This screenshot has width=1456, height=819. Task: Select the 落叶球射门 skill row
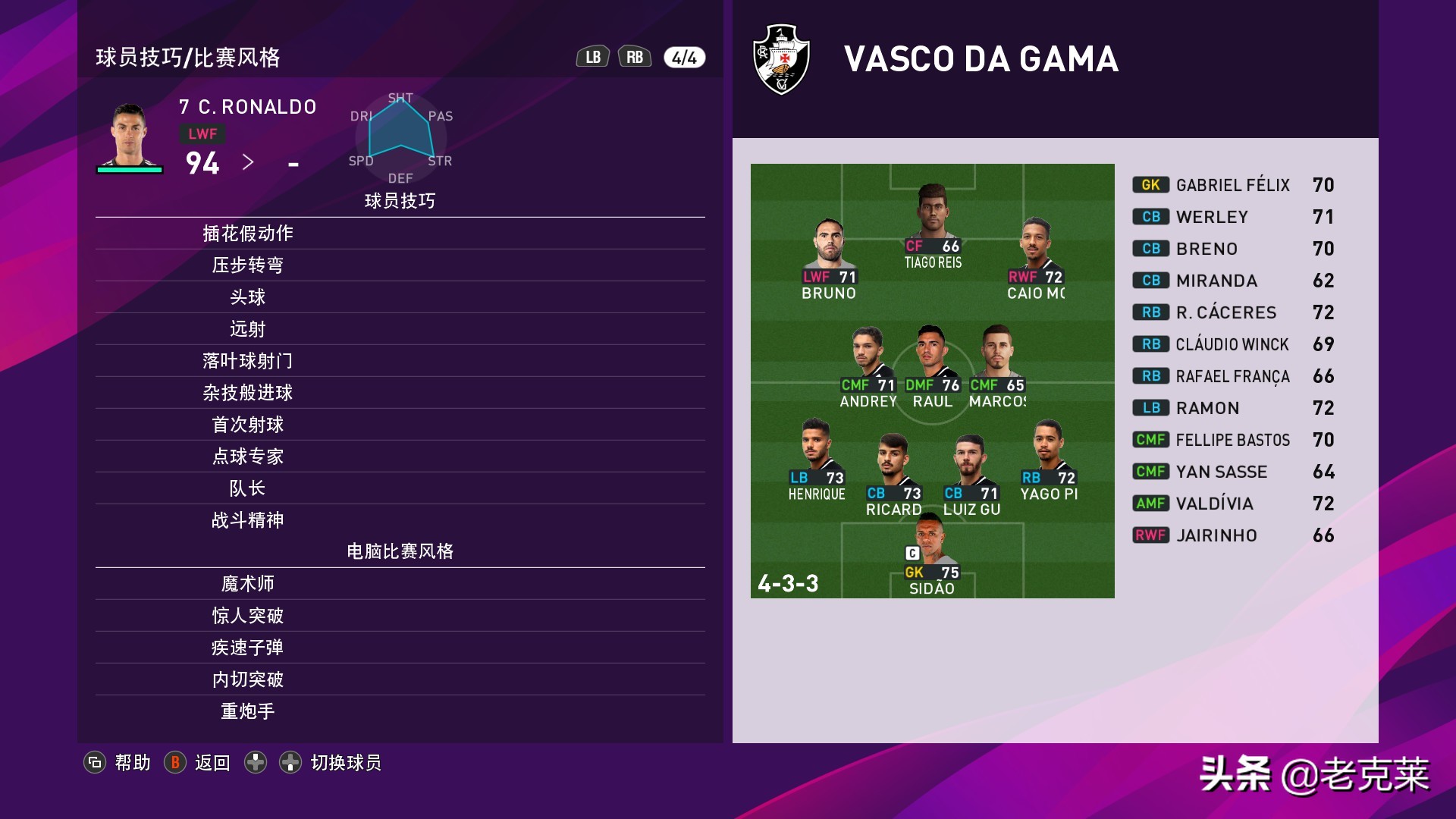pos(248,361)
